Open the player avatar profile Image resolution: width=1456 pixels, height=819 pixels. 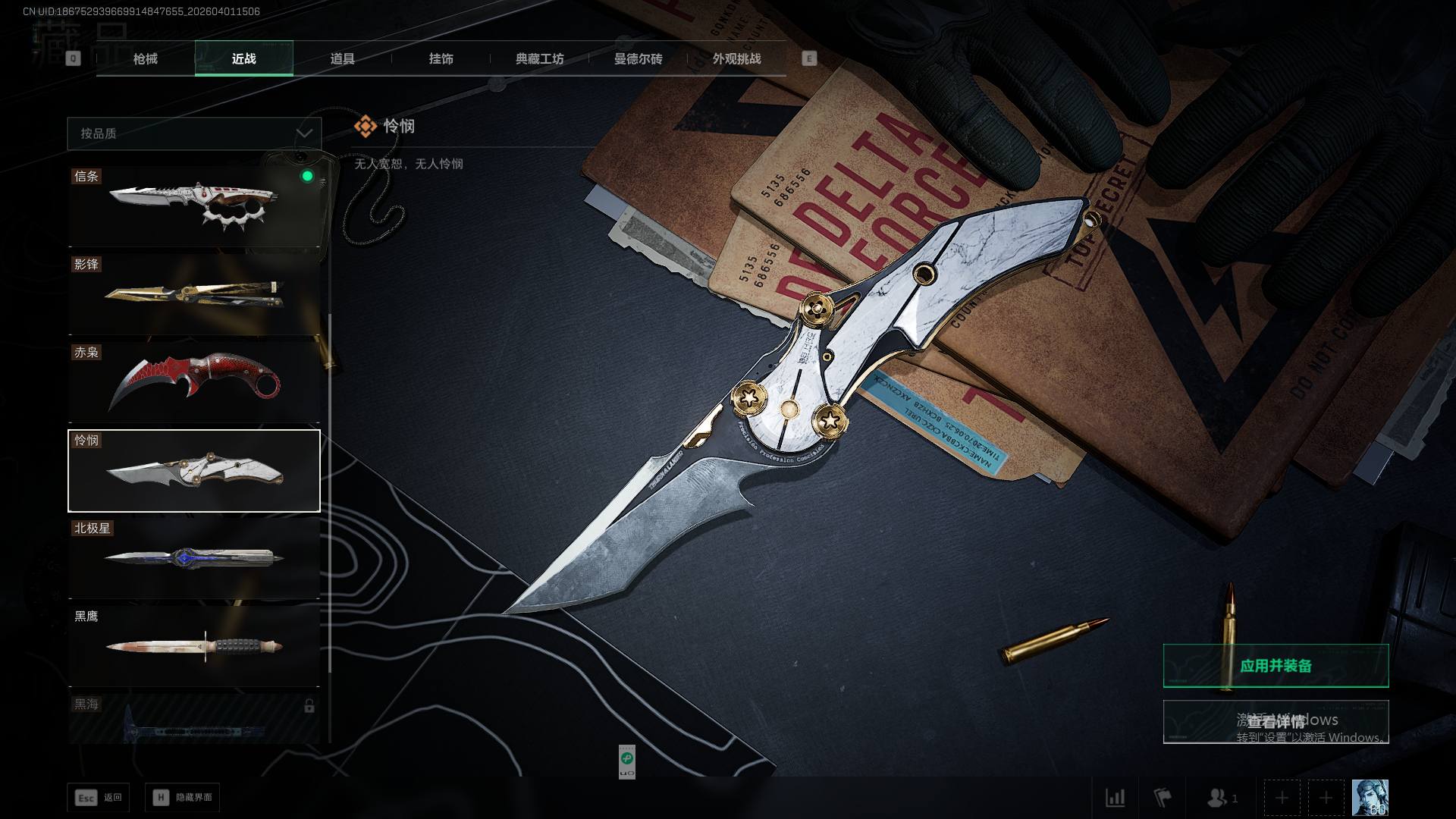1370,798
